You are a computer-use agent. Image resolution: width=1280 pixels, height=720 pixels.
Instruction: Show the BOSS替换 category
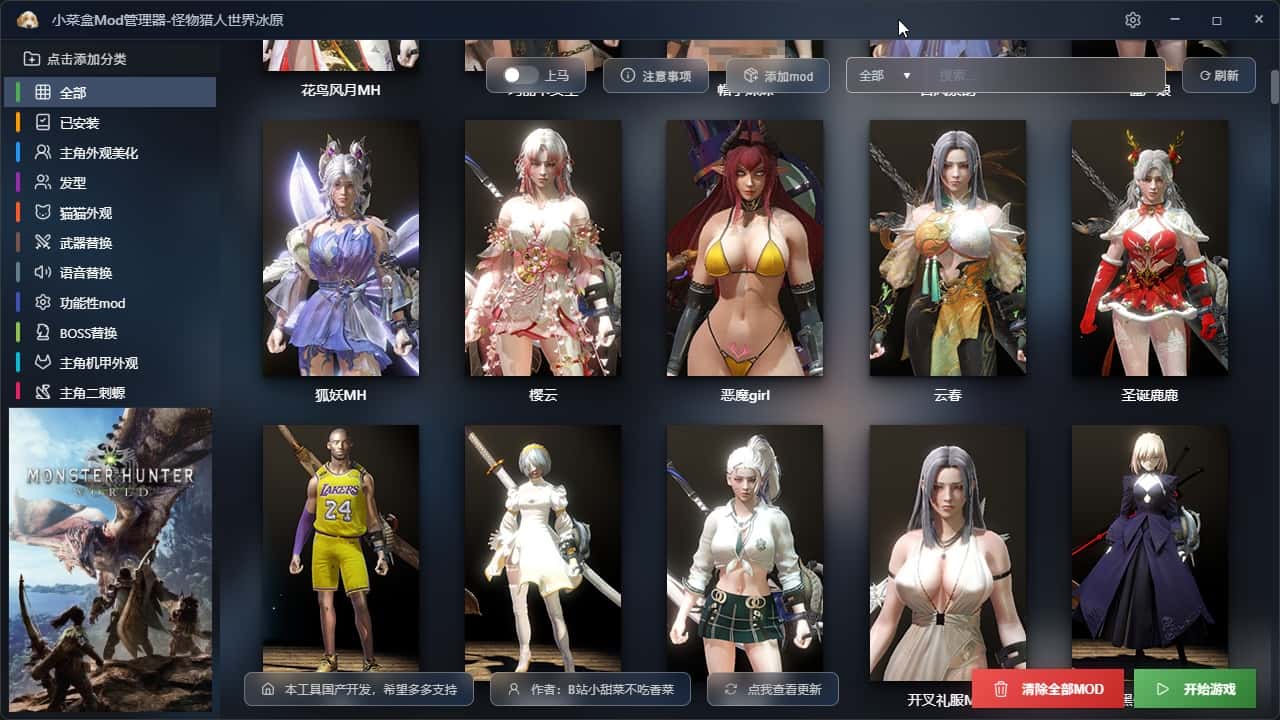[x=88, y=333]
